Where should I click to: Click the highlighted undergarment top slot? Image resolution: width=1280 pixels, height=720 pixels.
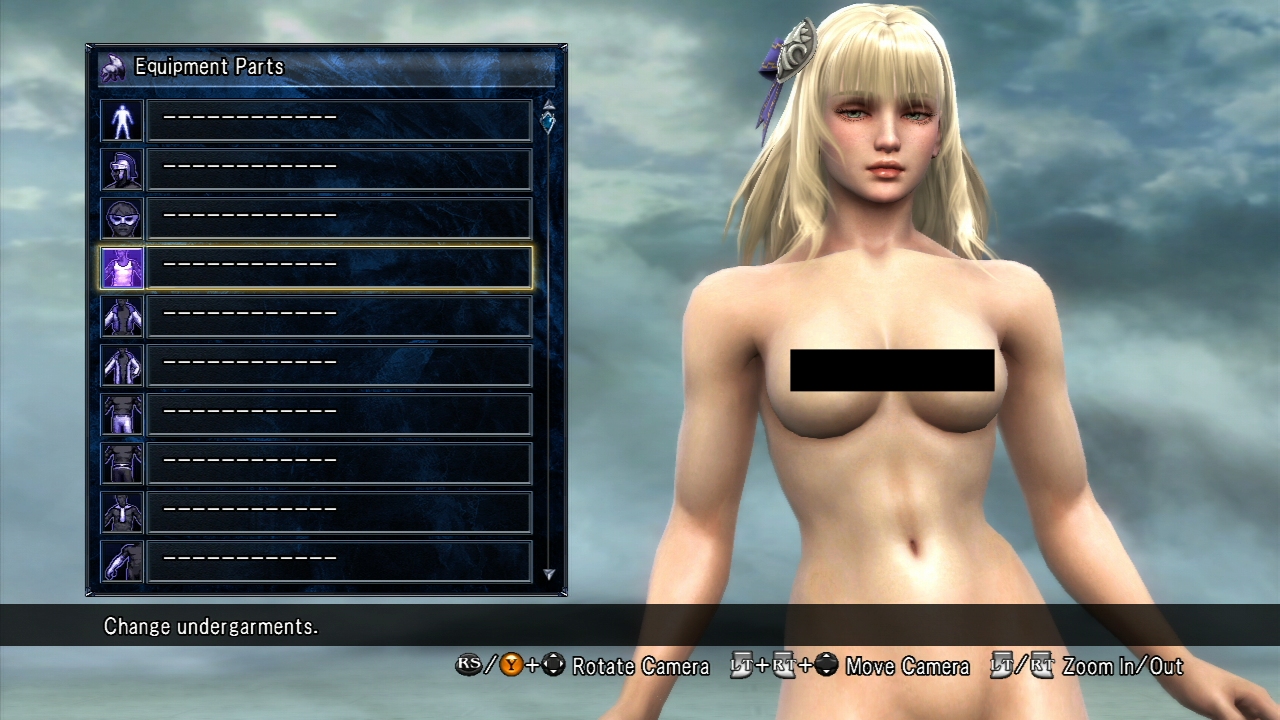[x=339, y=267]
